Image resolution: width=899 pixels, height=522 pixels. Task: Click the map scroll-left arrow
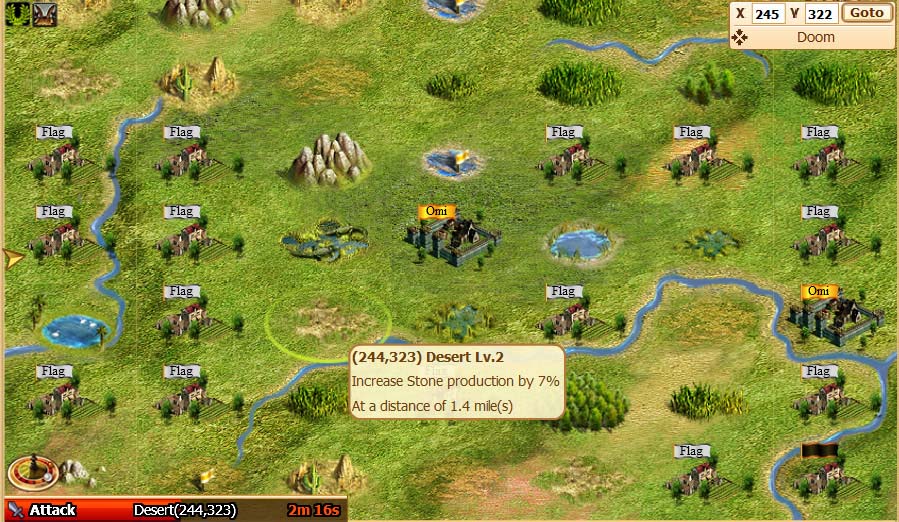(x=13, y=259)
